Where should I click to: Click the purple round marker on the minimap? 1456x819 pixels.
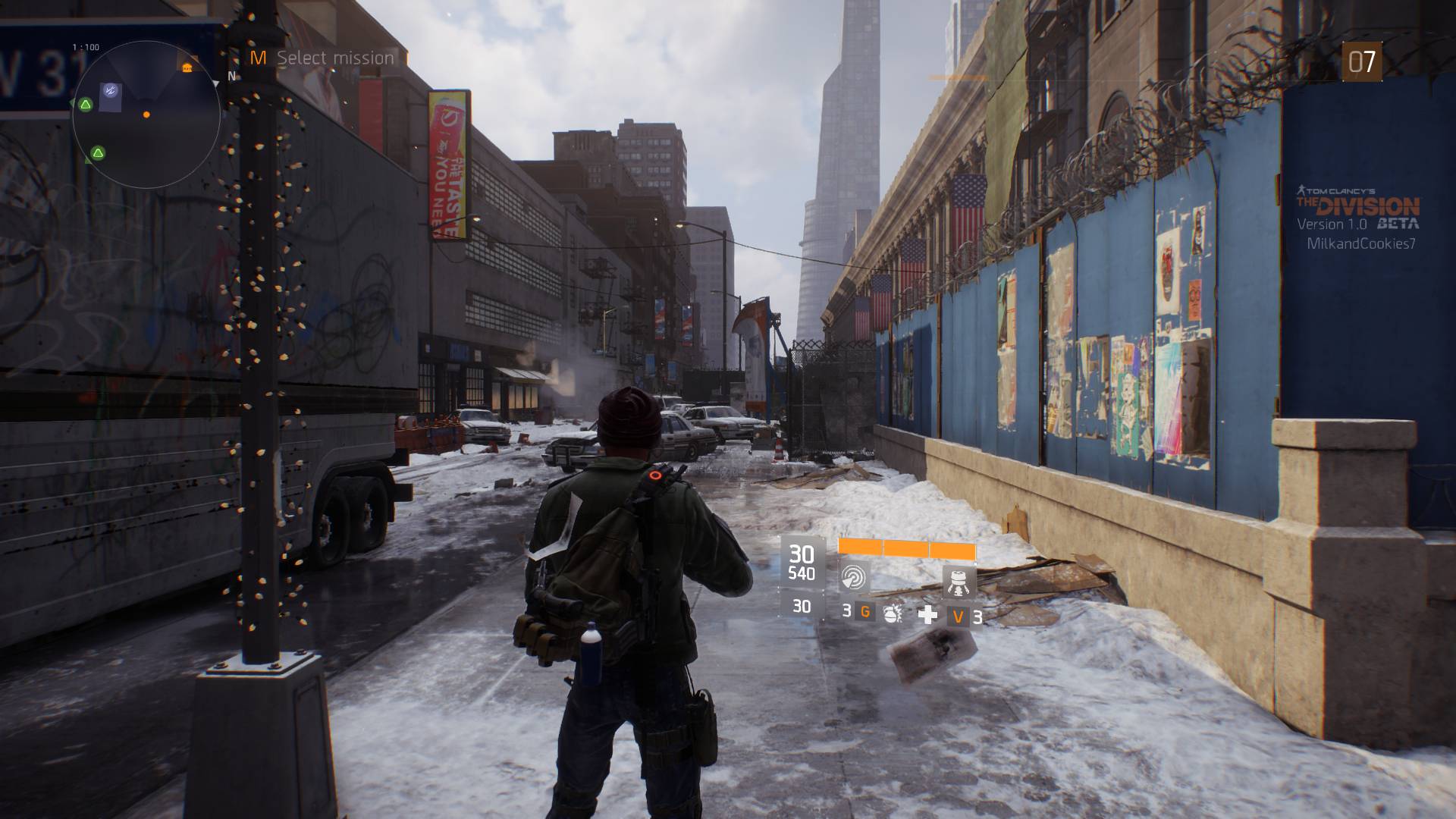point(111,91)
